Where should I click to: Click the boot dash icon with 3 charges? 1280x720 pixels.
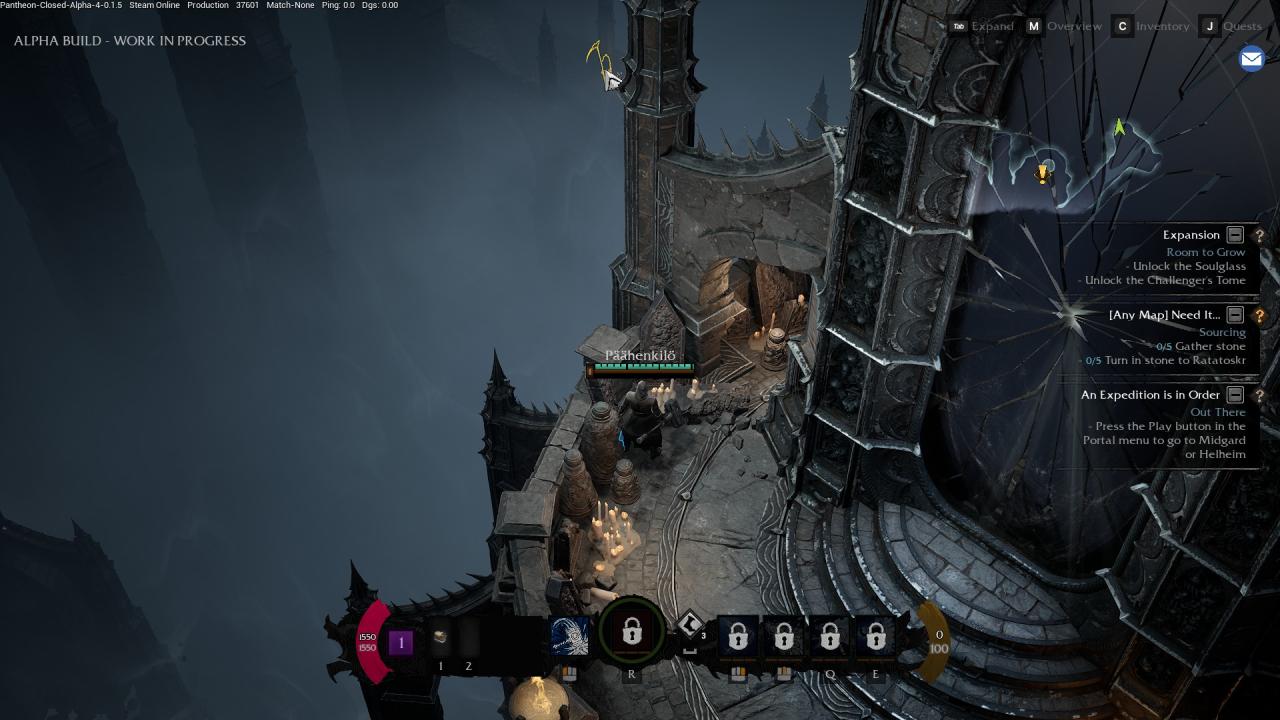(x=690, y=626)
